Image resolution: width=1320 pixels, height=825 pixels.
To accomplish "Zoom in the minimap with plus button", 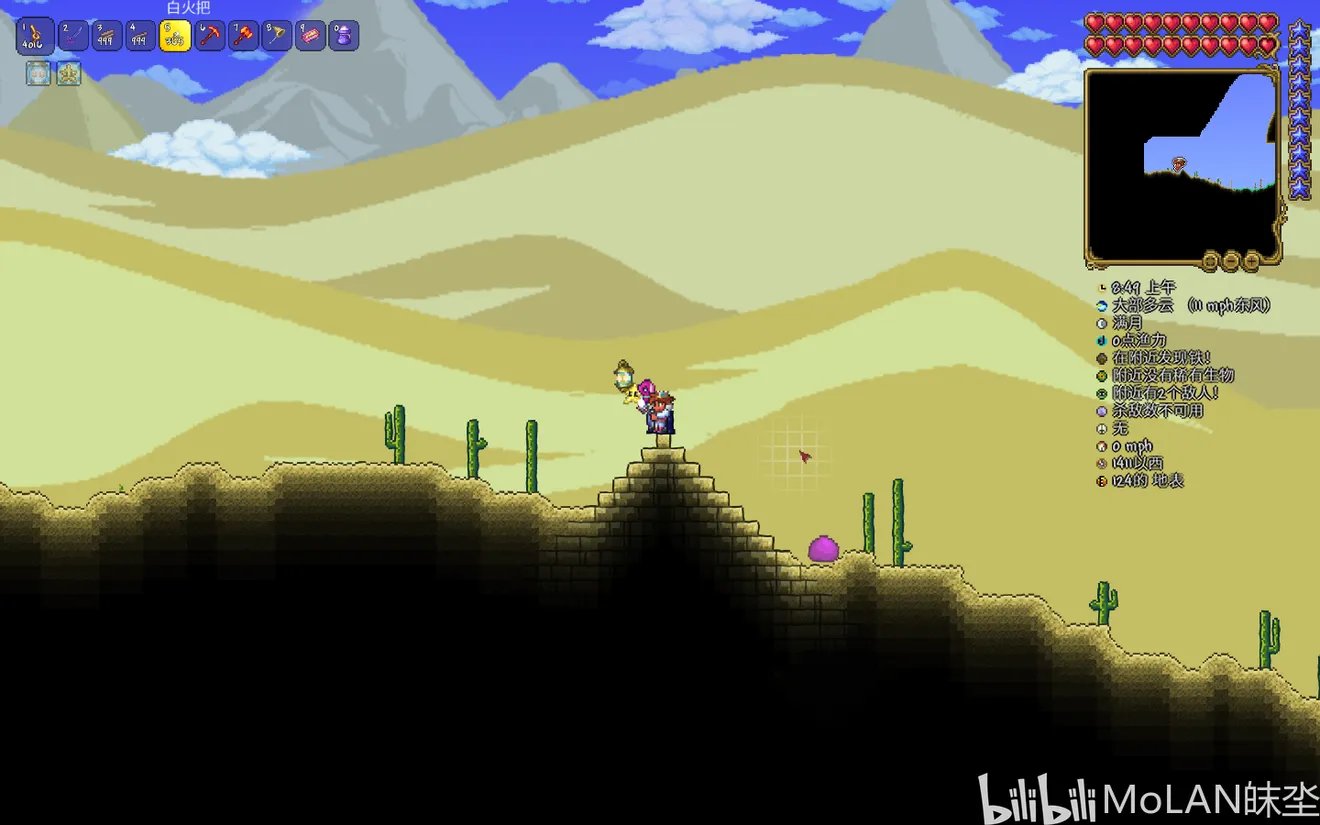I will [x=1251, y=262].
